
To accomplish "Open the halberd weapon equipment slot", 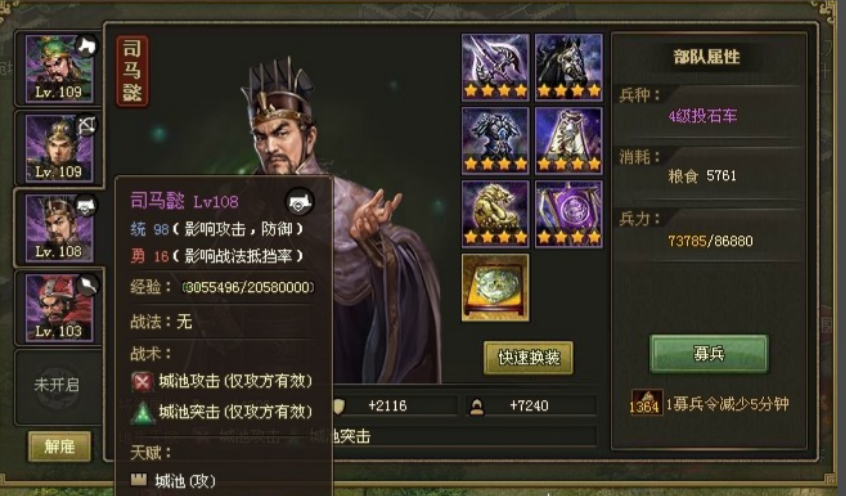I will [x=495, y=66].
